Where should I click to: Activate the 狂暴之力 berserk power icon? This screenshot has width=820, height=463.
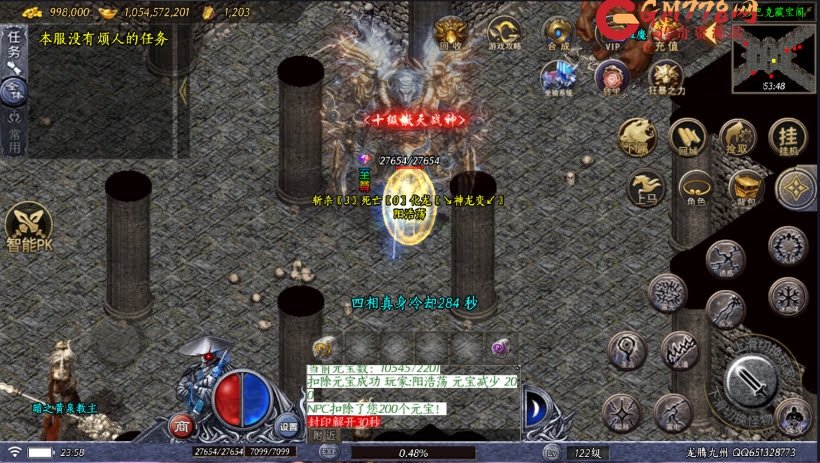666,78
